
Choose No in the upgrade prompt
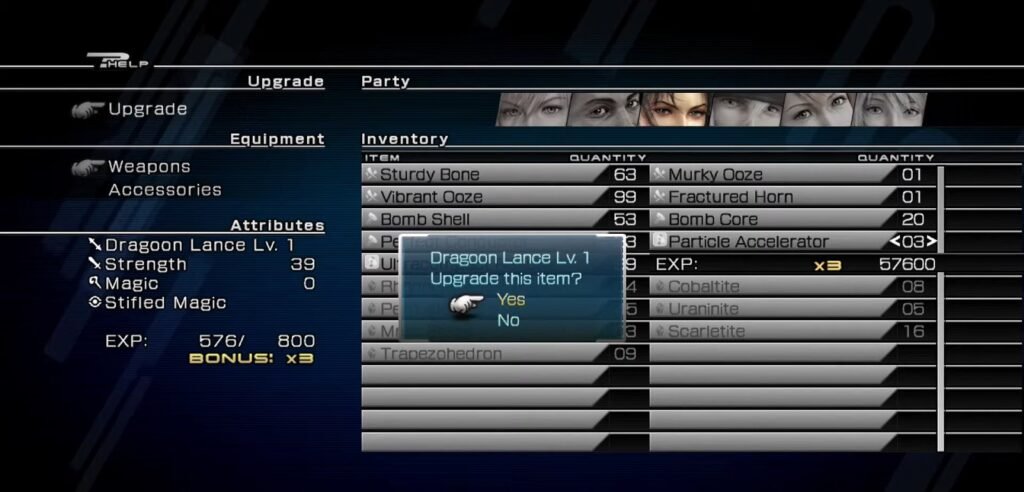508,320
